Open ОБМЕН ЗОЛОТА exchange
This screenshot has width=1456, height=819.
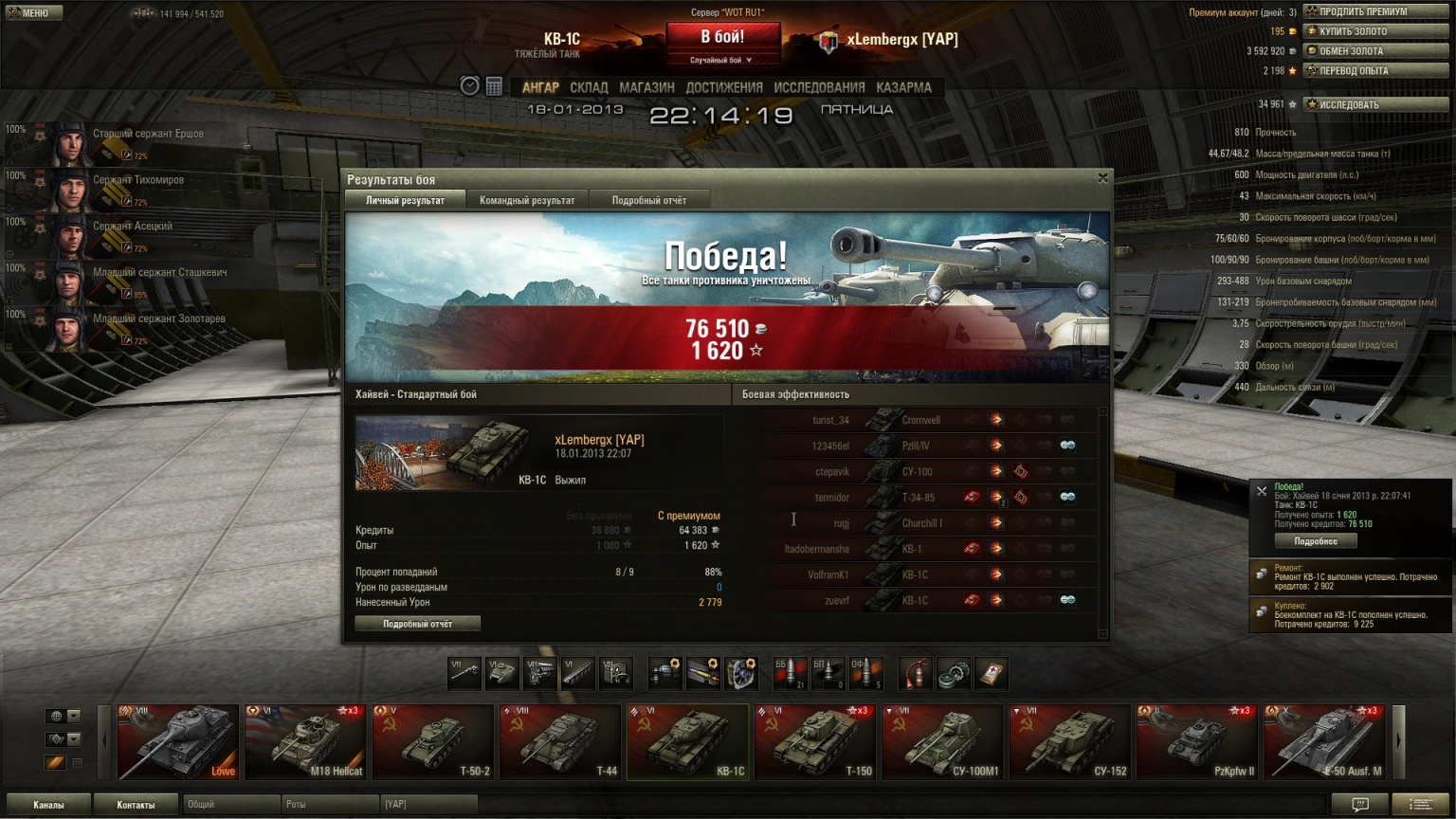click(x=1375, y=51)
